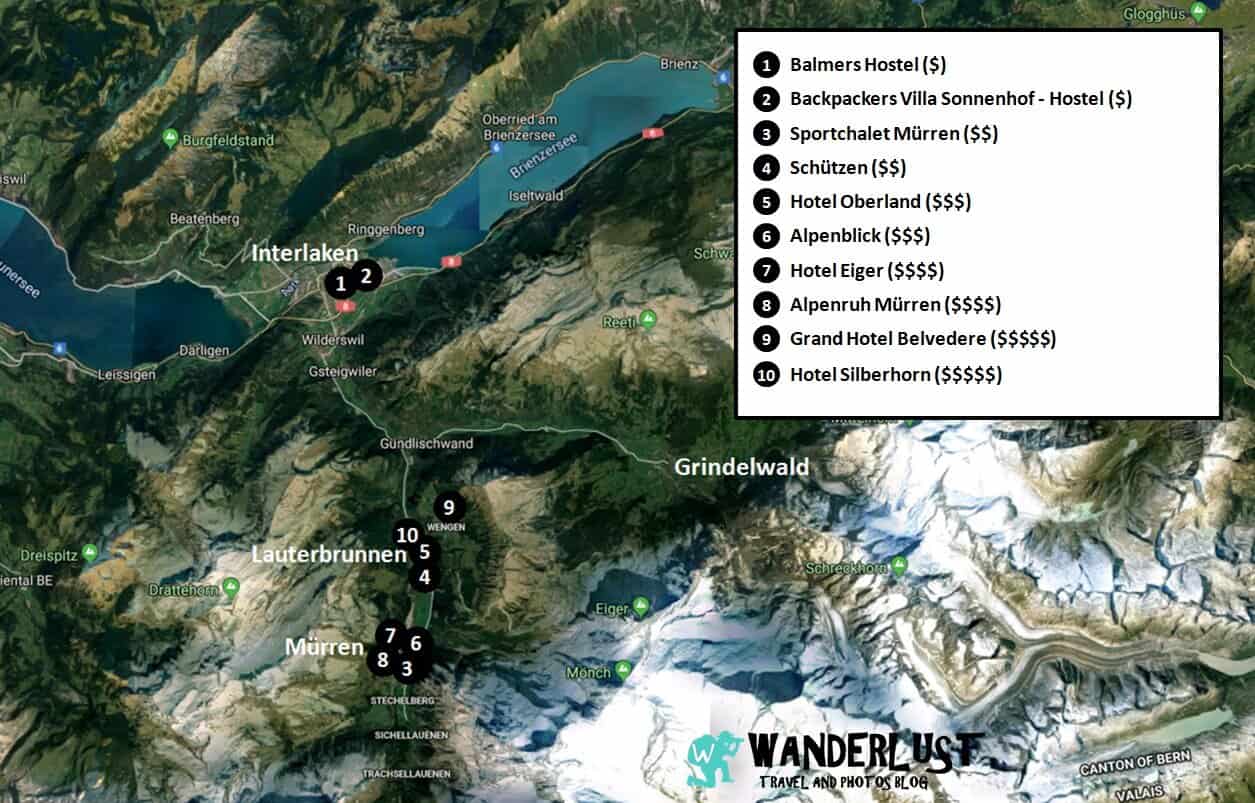Choose Balmers Hostel in the legend
1255x803 pixels.
click(867, 65)
